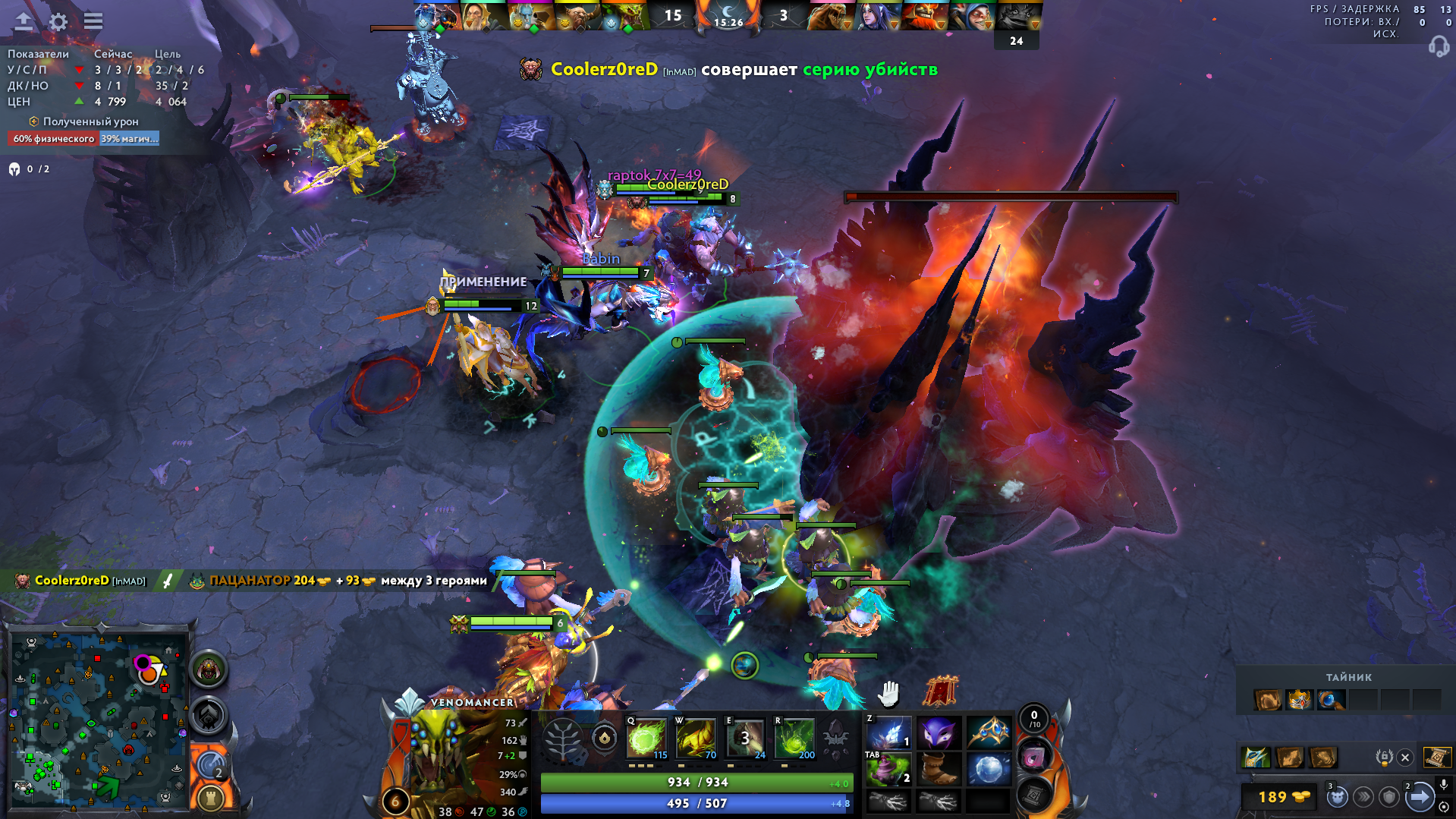Close the quick-buy panel
The width and height of the screenshot is (1456, 819).
point(1405,757)
